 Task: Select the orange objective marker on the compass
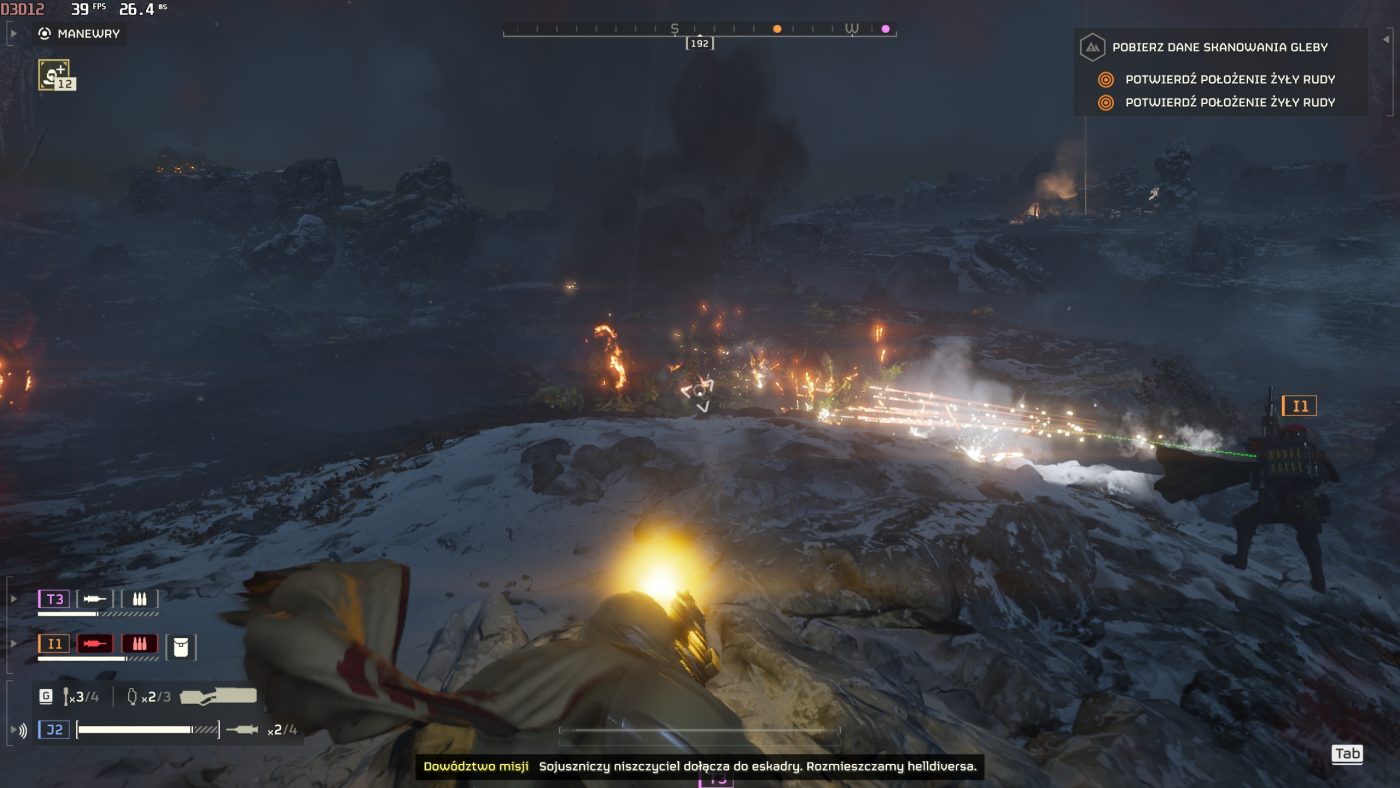777,29
